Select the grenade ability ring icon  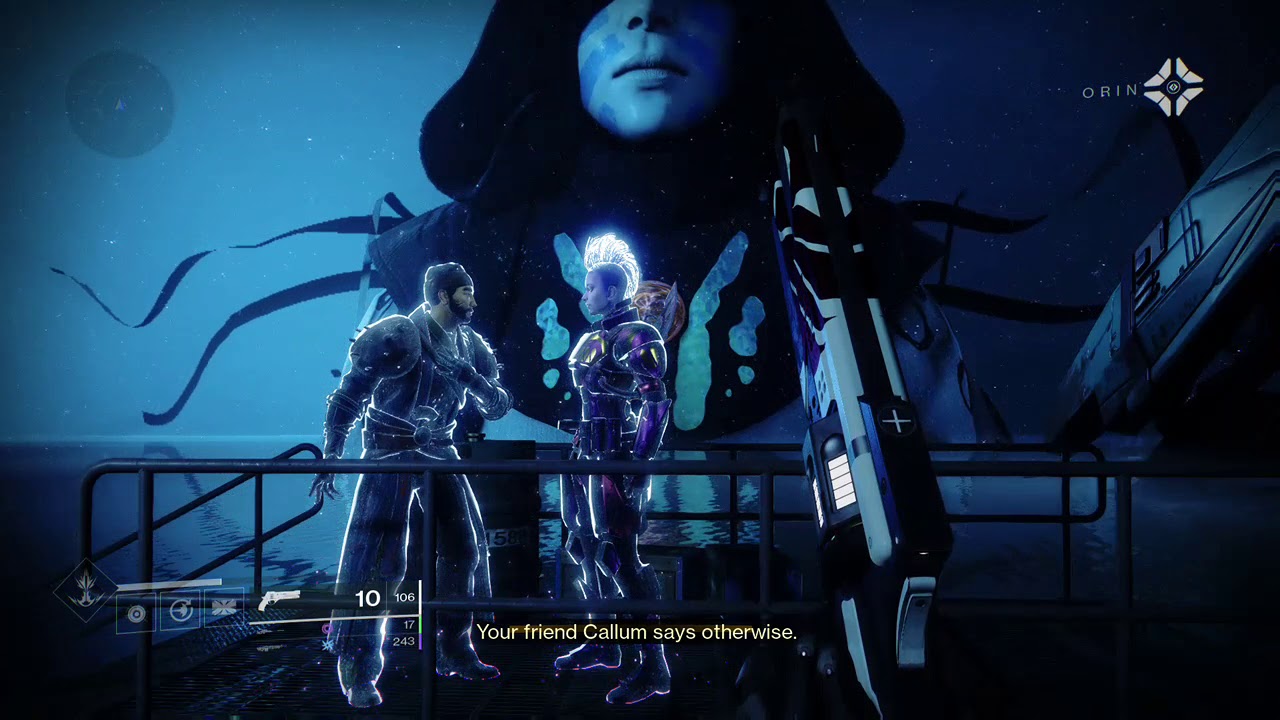[x=136, y=612]
